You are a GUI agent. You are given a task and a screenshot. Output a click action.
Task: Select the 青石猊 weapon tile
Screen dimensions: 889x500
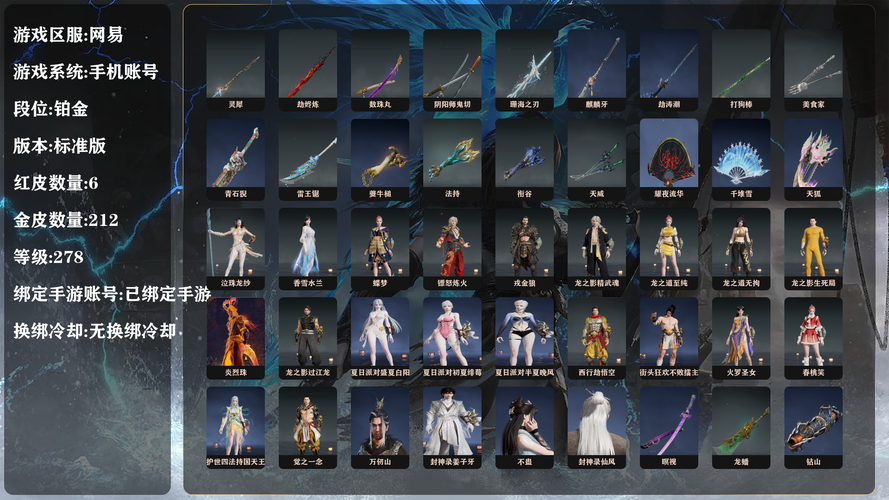coord(235,157)
